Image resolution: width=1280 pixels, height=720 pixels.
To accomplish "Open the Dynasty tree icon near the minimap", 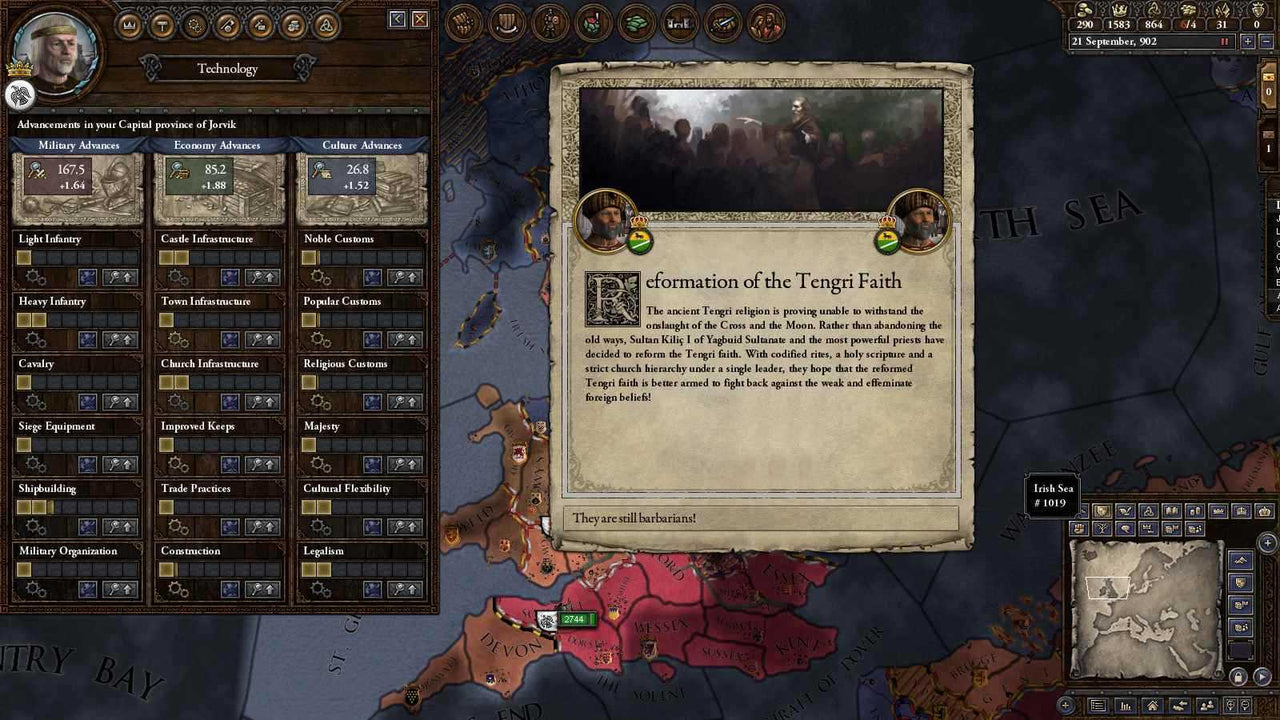I will (1103, 526).
